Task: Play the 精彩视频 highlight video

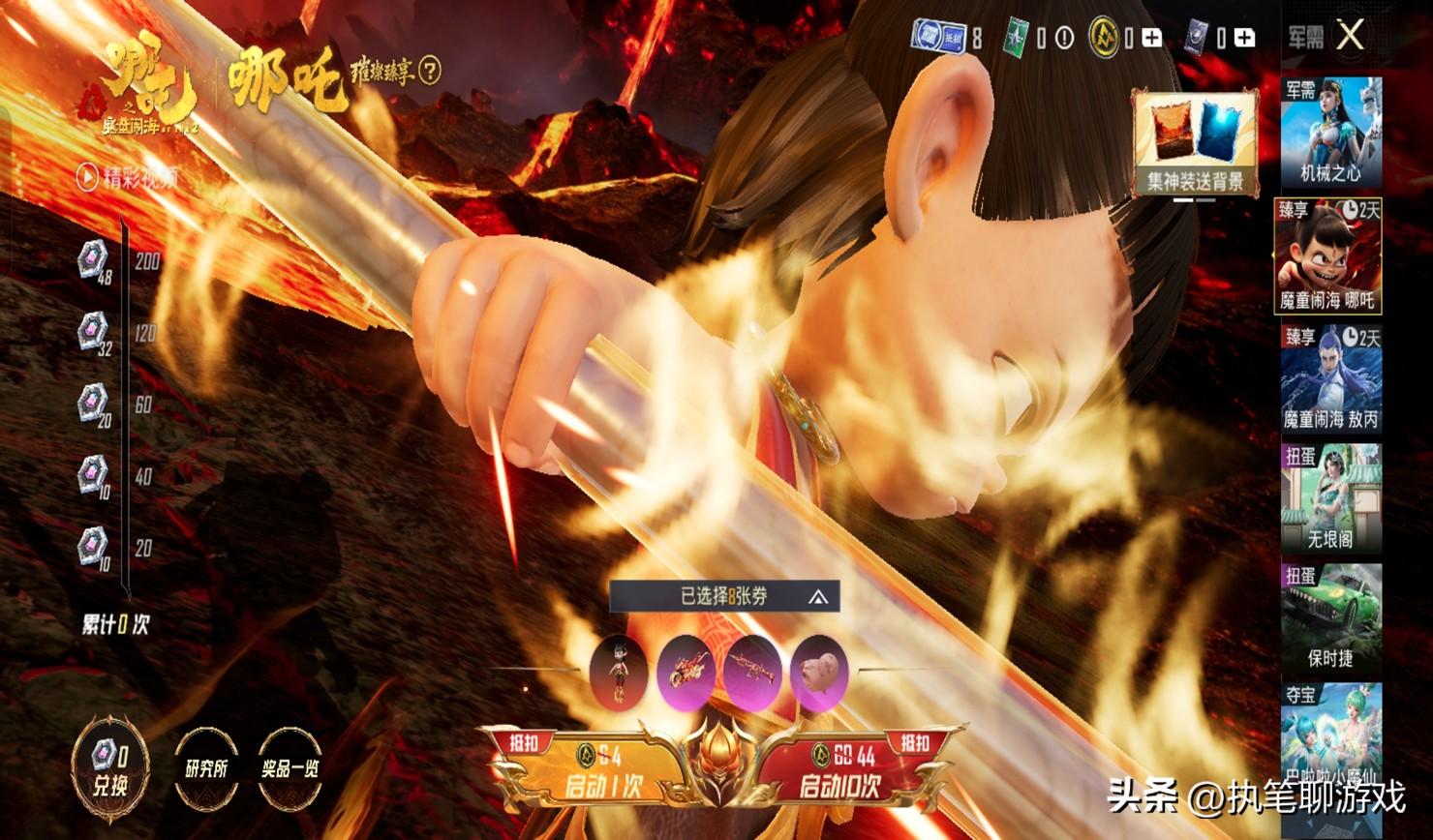Action: click(x=129, y=178)
